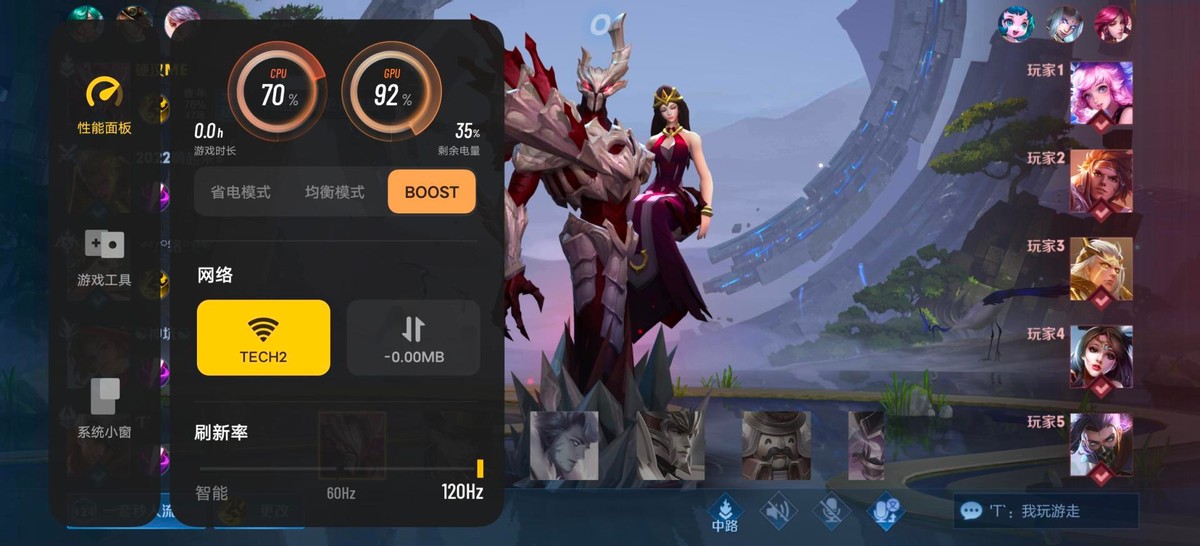
Task: Toggle the muted speaker icon
Action: pyautogui.click(x=777, y=512)
